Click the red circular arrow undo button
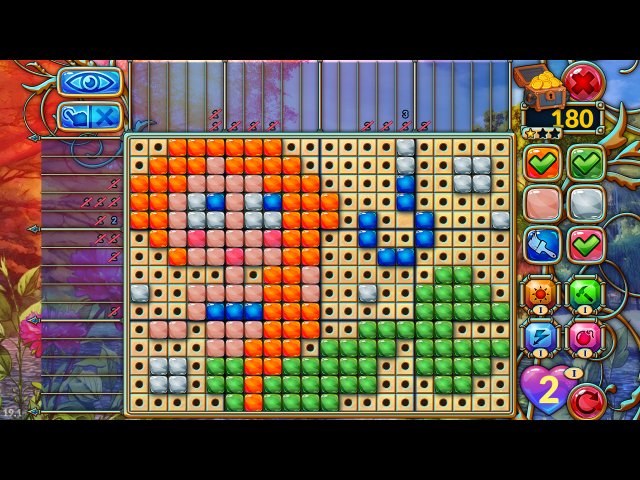 [587, 400]
